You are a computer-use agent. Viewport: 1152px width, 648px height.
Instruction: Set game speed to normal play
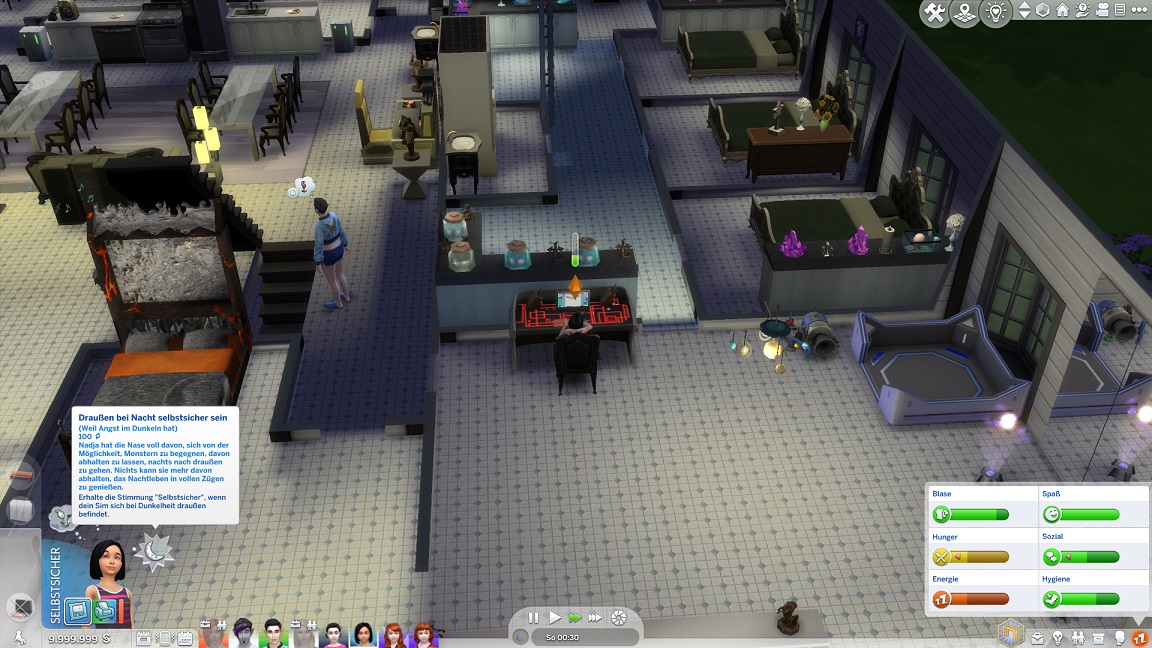(555, 618)
